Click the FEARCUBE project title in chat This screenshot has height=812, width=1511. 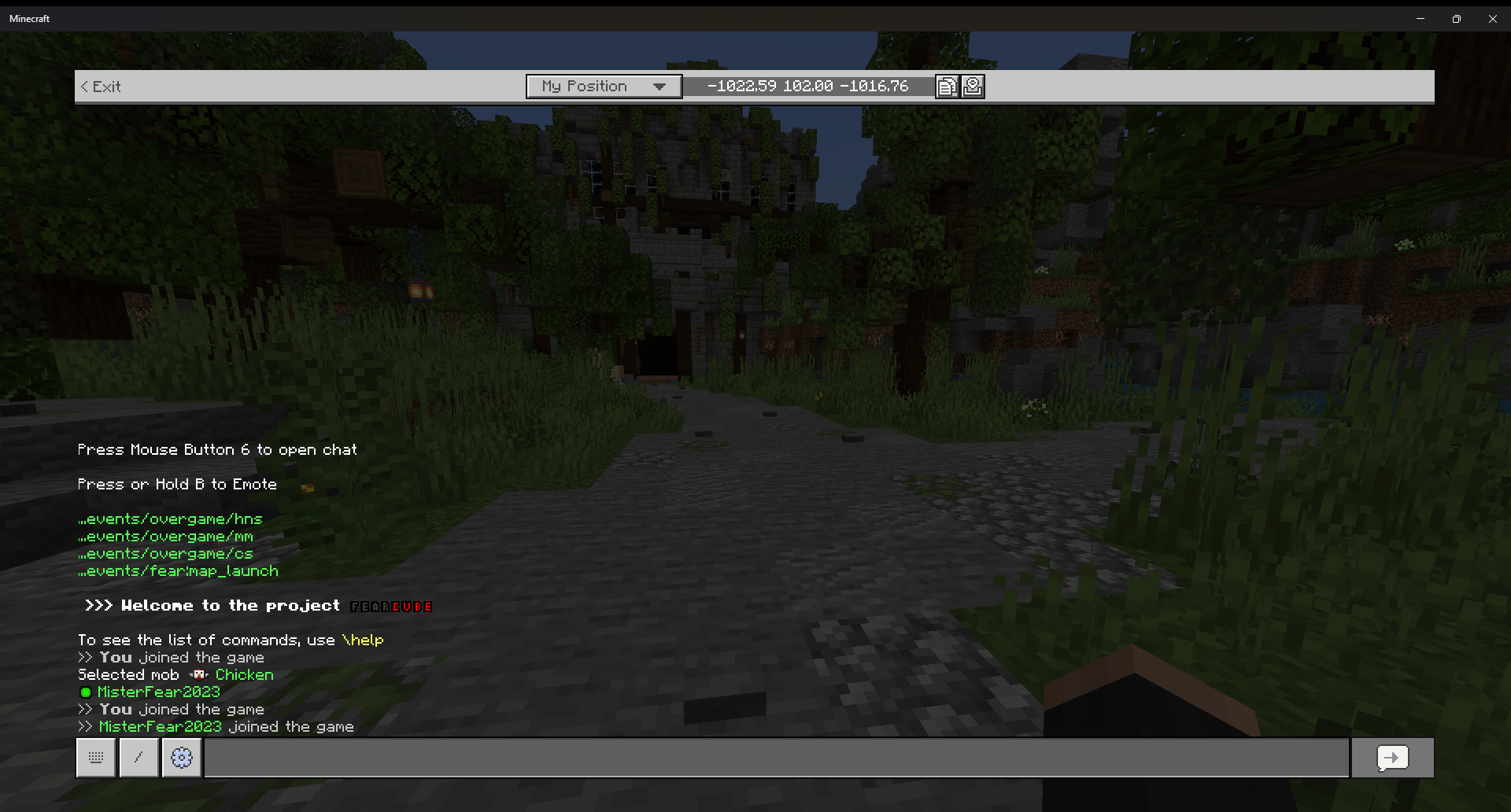(x=390, y=606)
